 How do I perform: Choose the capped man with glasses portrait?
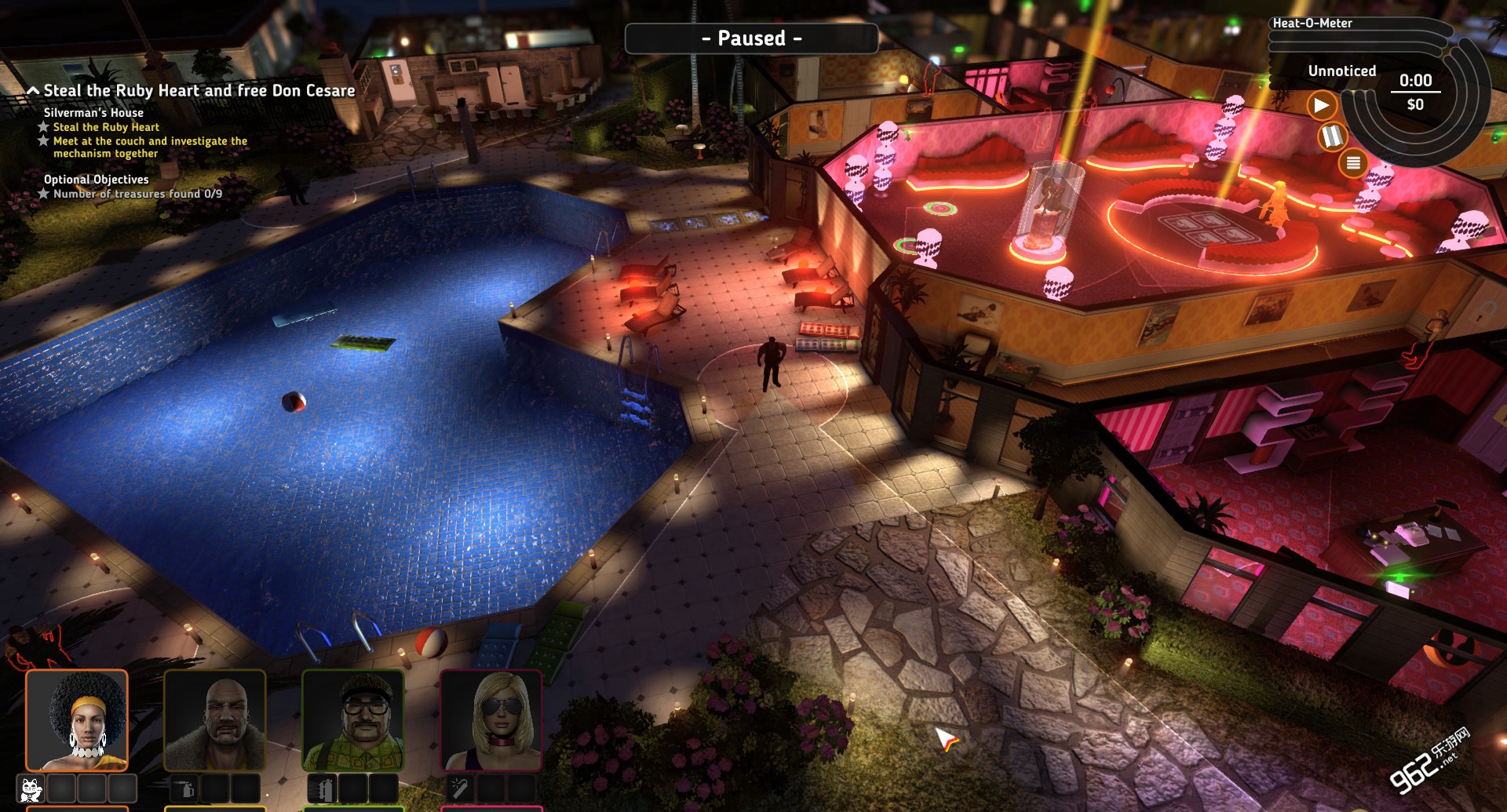(x=353, y=720)
